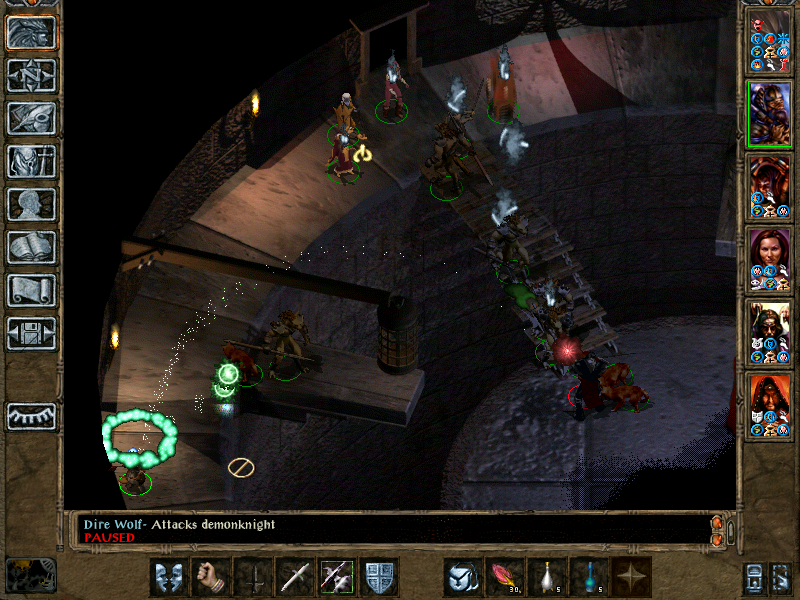Use the white flask quick item

(x=547, y=577)
